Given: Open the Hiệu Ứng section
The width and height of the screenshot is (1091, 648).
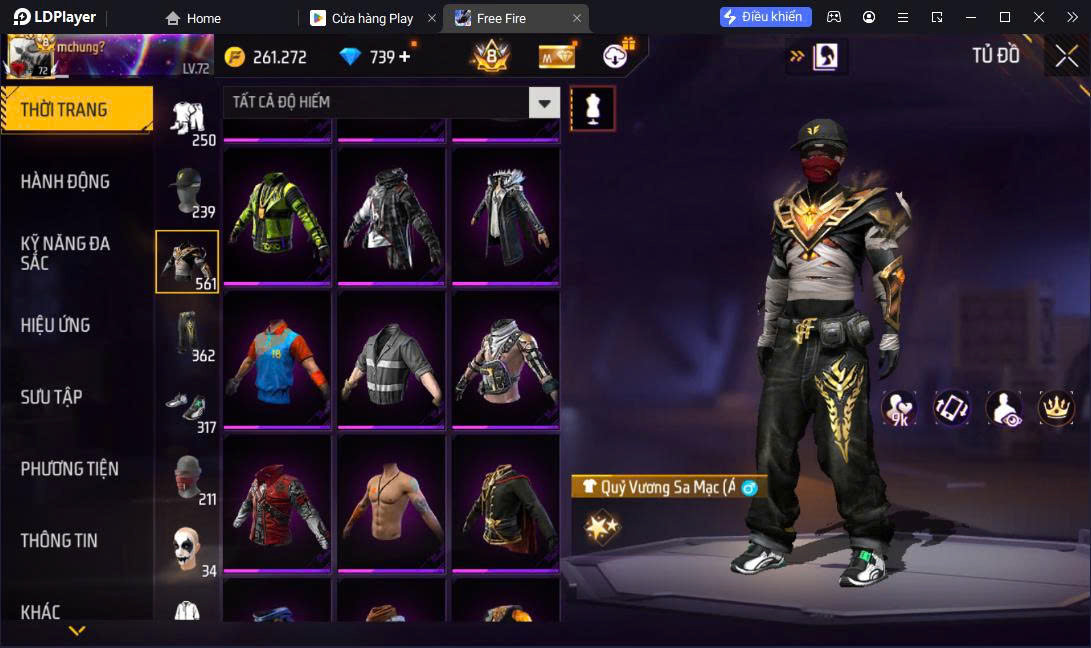Looking at the screenshot, I should point(56,325).
